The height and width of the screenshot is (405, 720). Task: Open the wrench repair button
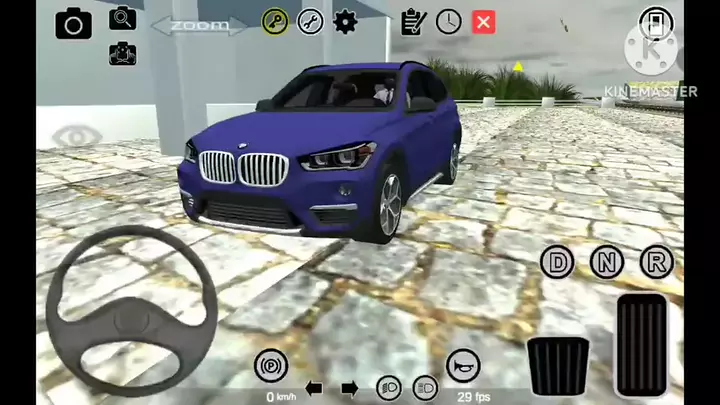310,21
